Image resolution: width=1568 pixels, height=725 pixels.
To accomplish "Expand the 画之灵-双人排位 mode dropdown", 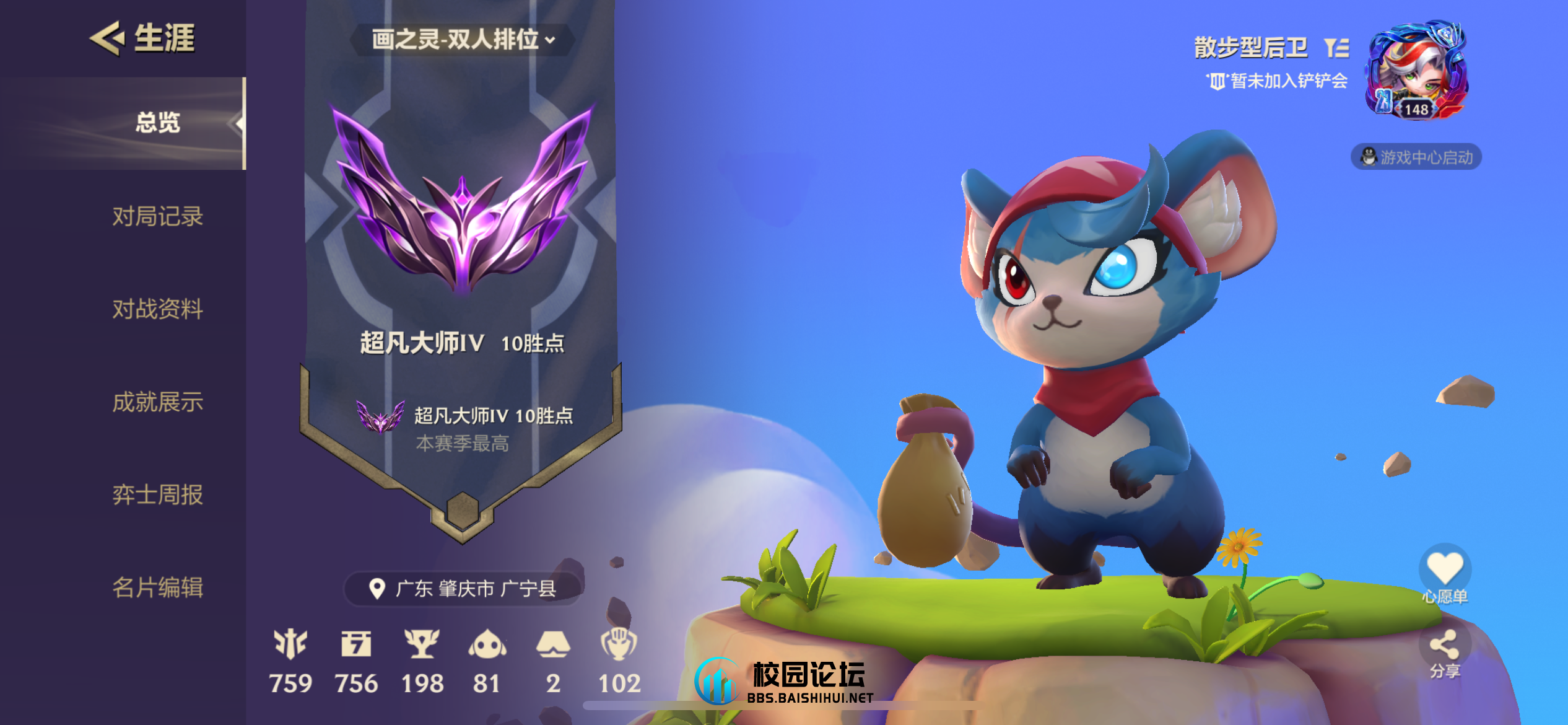I will [463, 40].
